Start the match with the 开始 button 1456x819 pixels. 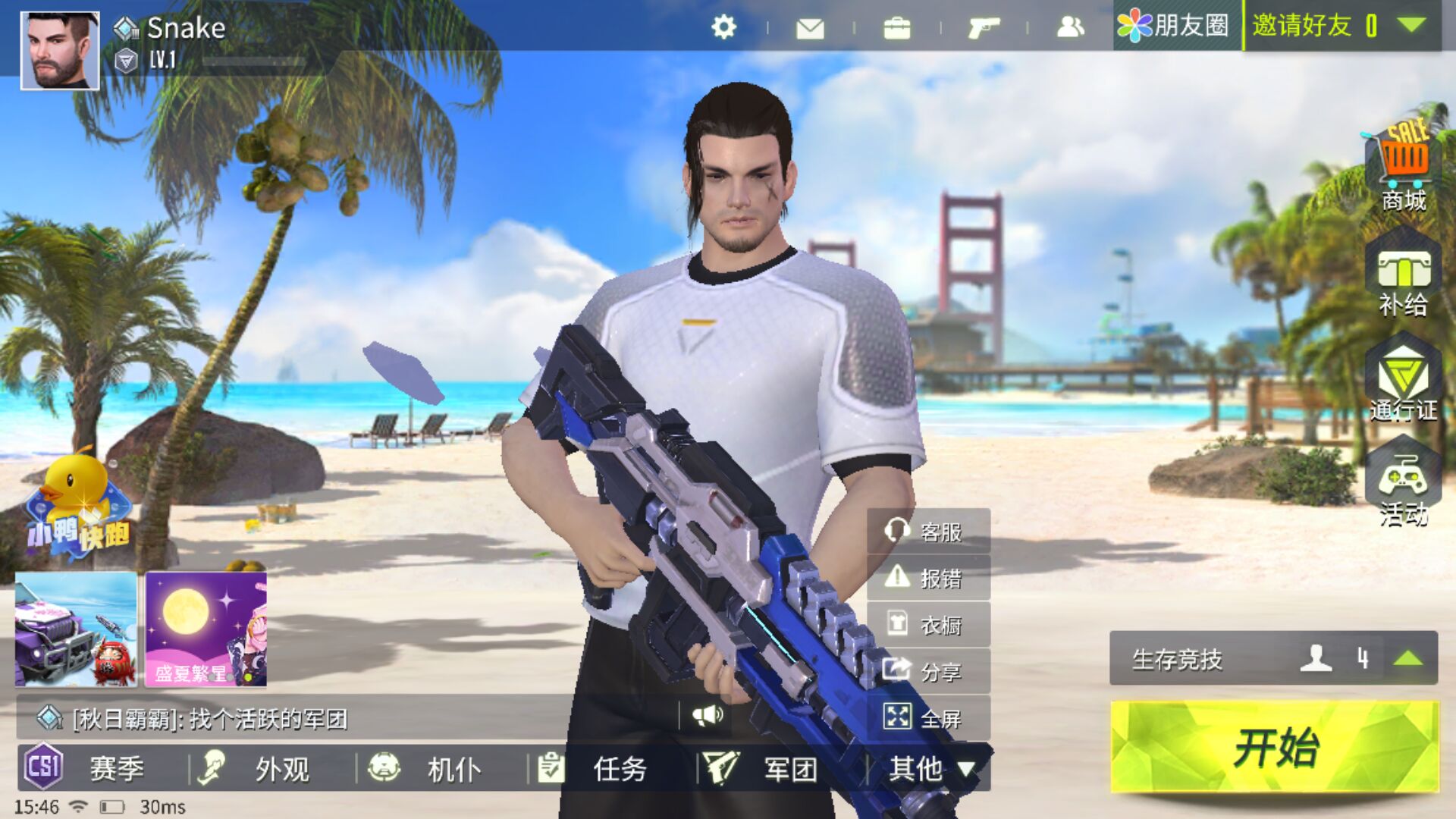pos(1274,747)
